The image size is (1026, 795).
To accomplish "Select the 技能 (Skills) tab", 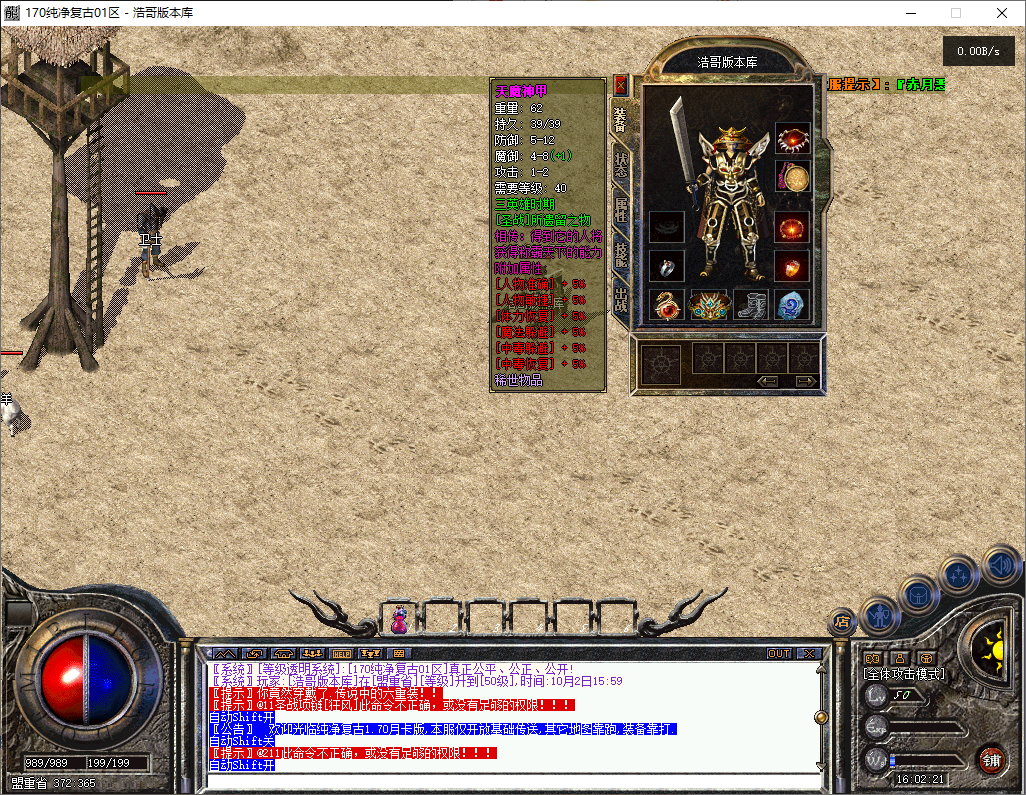I will click(621, 254).
